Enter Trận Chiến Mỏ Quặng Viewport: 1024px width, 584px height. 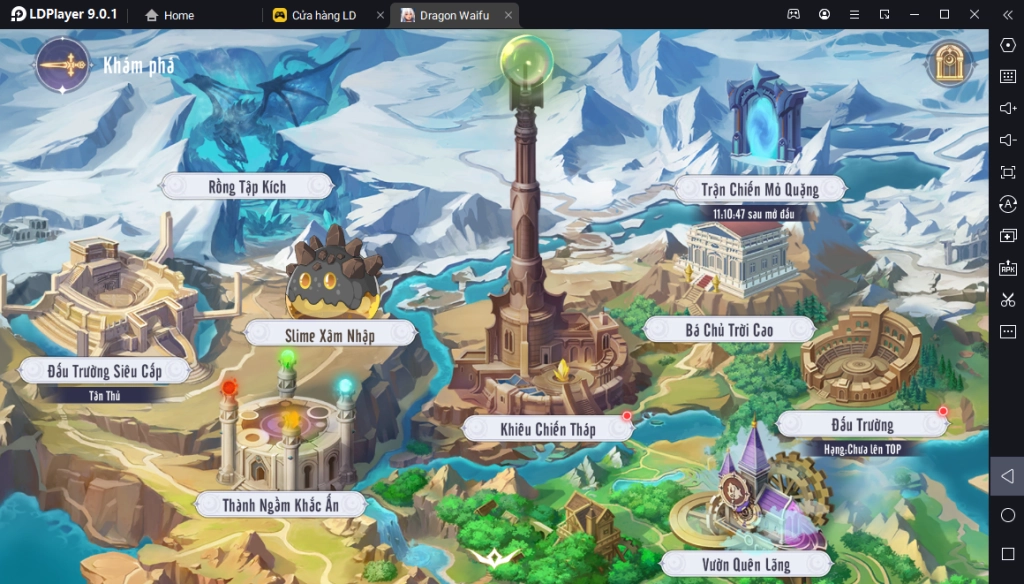coord(759,188)
